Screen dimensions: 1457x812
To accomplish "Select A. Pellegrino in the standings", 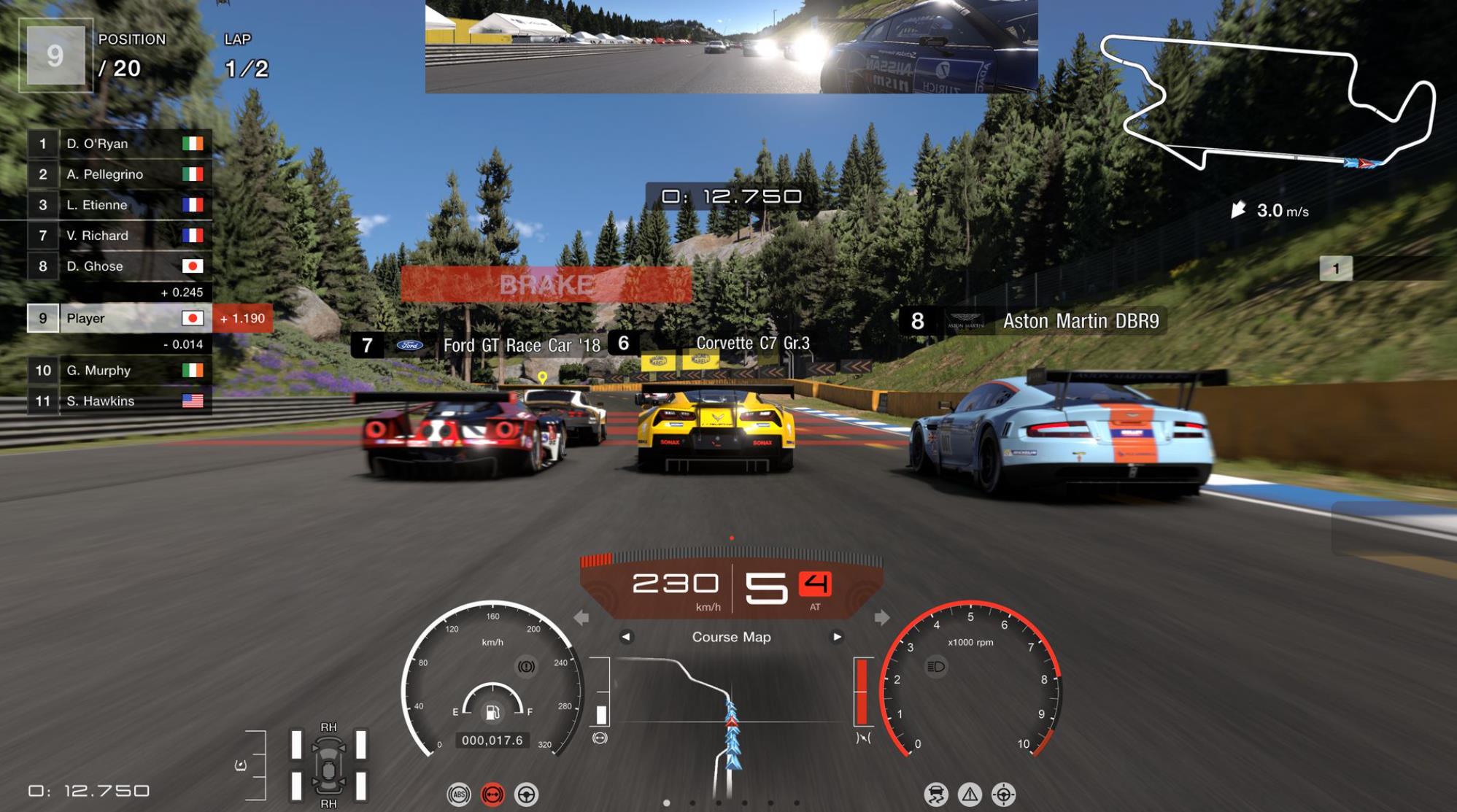I will tap(120, 174).
